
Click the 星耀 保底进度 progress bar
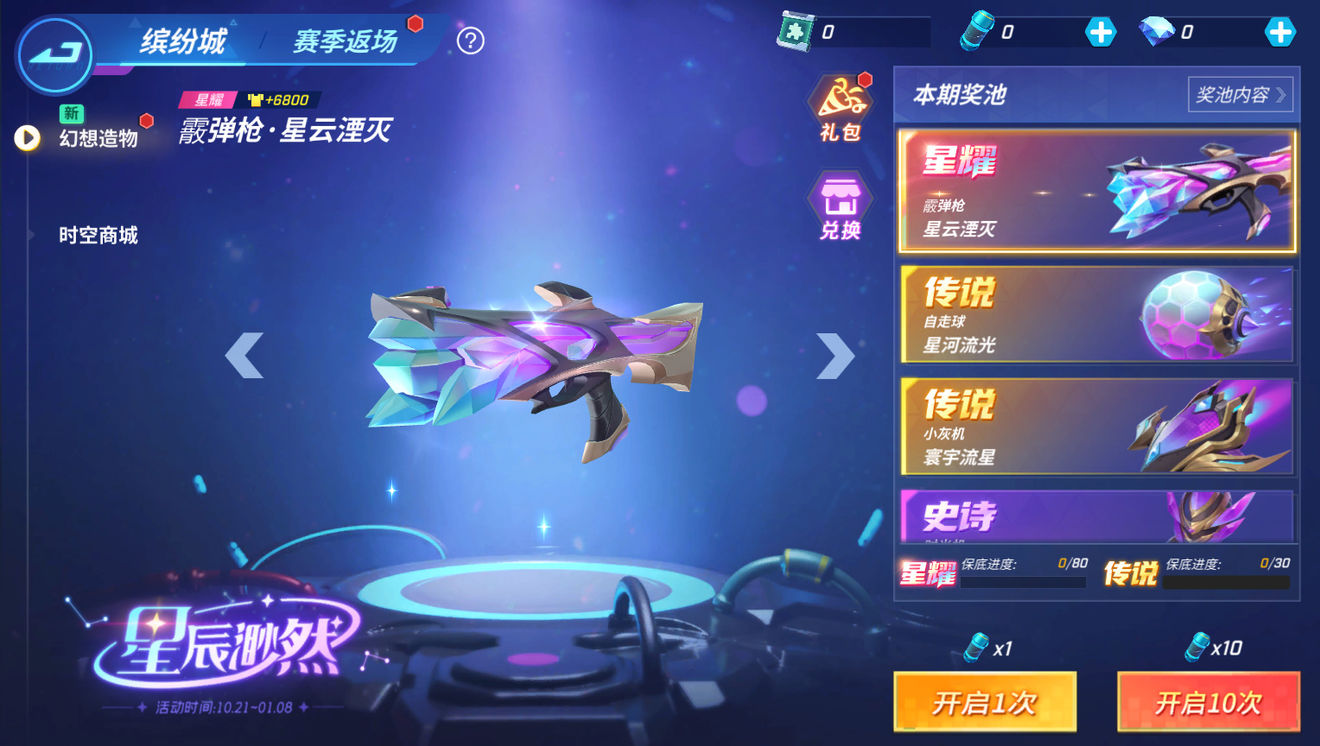click(x=1022, y=580)
